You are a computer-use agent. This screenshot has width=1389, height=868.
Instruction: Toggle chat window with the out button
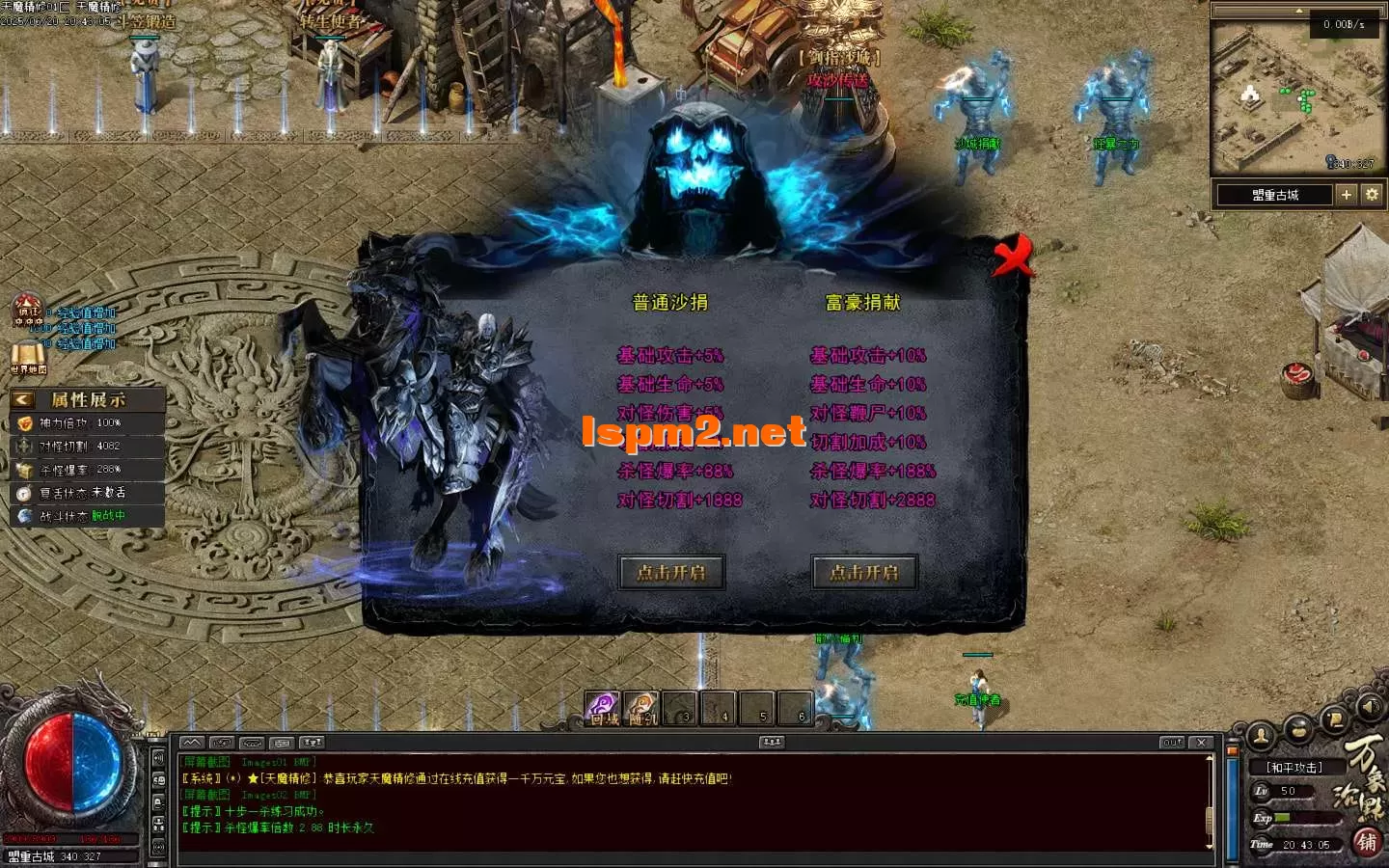[x=1172, y=742]
